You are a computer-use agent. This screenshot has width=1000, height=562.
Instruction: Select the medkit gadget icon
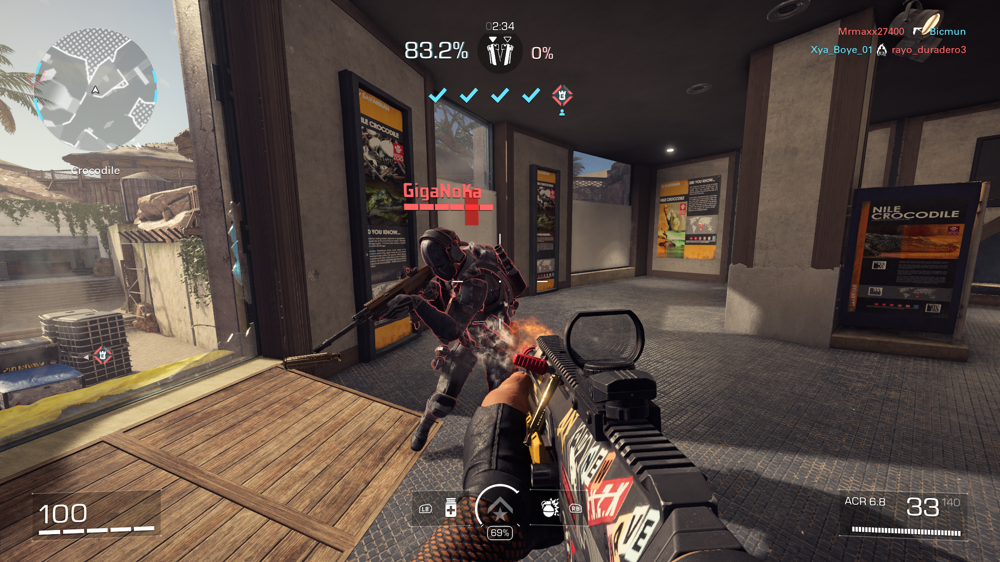[x=450, y=508]
